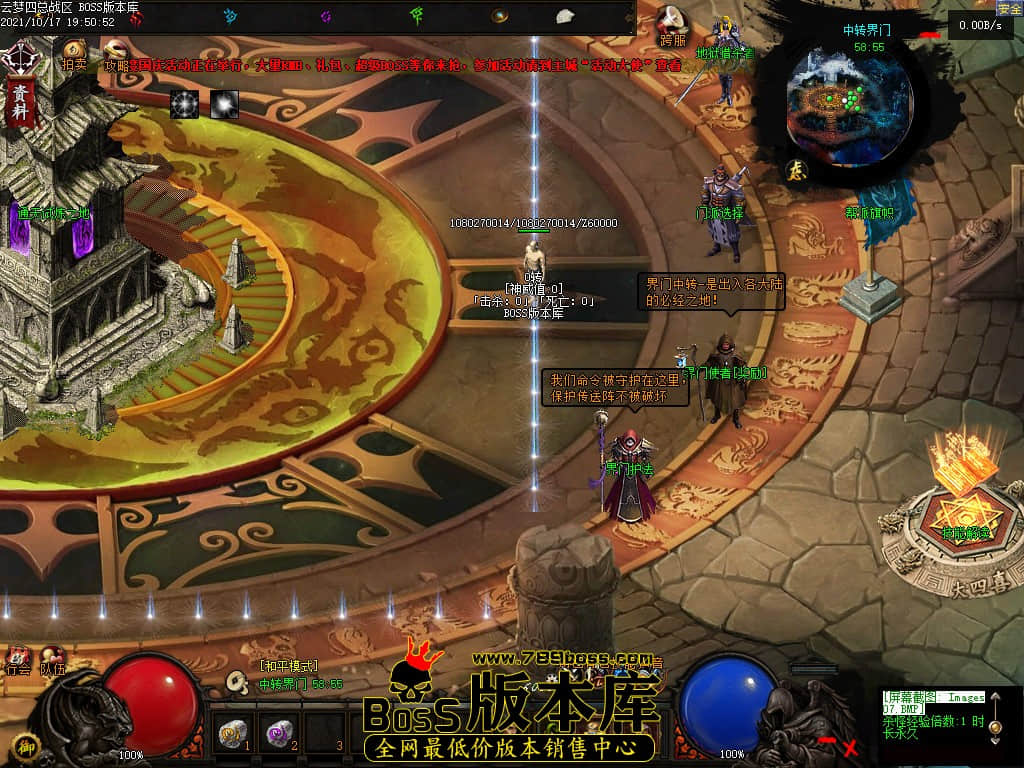Screen dimensions: 1024x768
Task: Click the red X near chat box
Action: (851, 747)
